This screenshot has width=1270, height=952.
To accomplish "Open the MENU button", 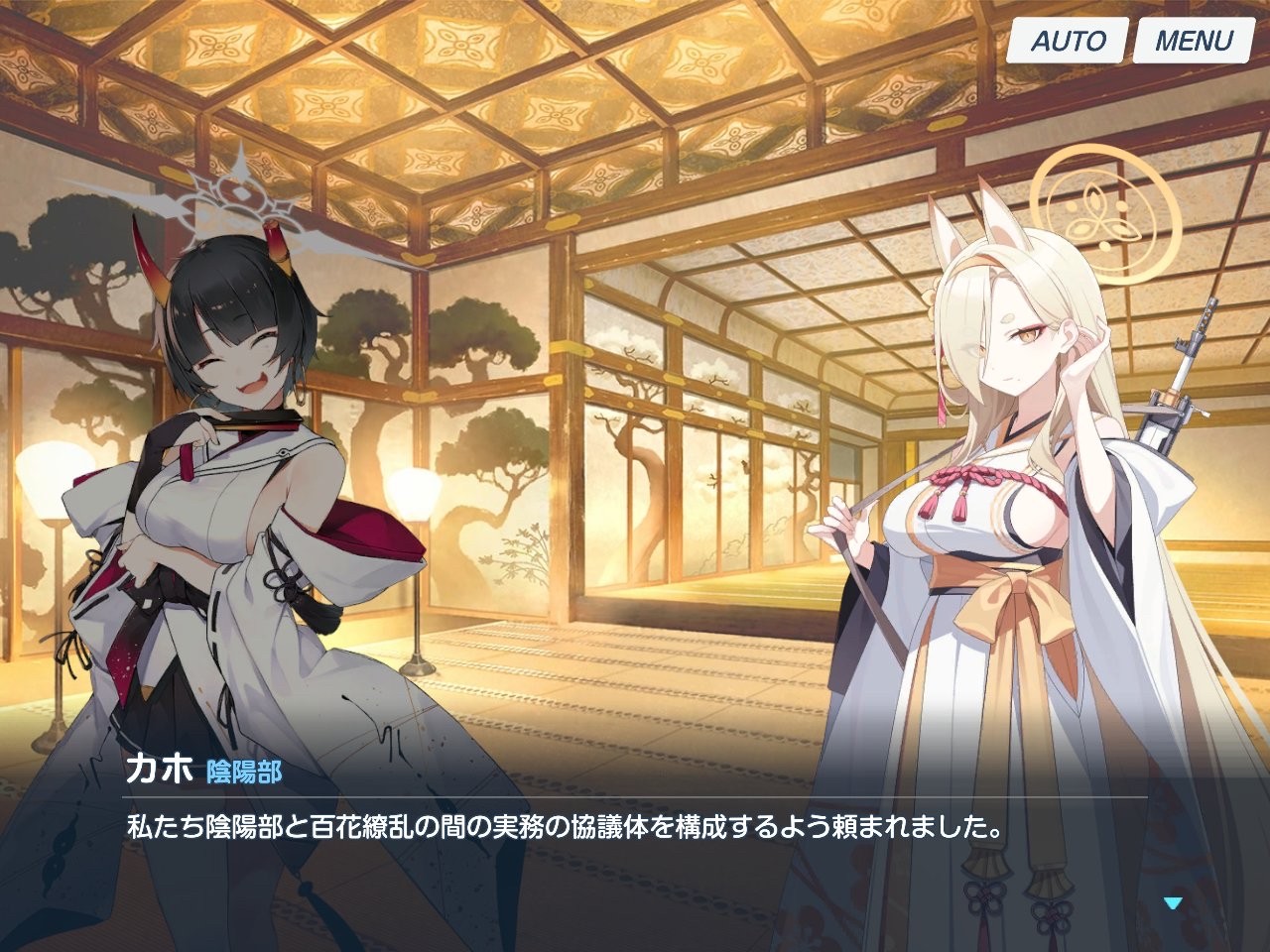I will coord(1193,41).
